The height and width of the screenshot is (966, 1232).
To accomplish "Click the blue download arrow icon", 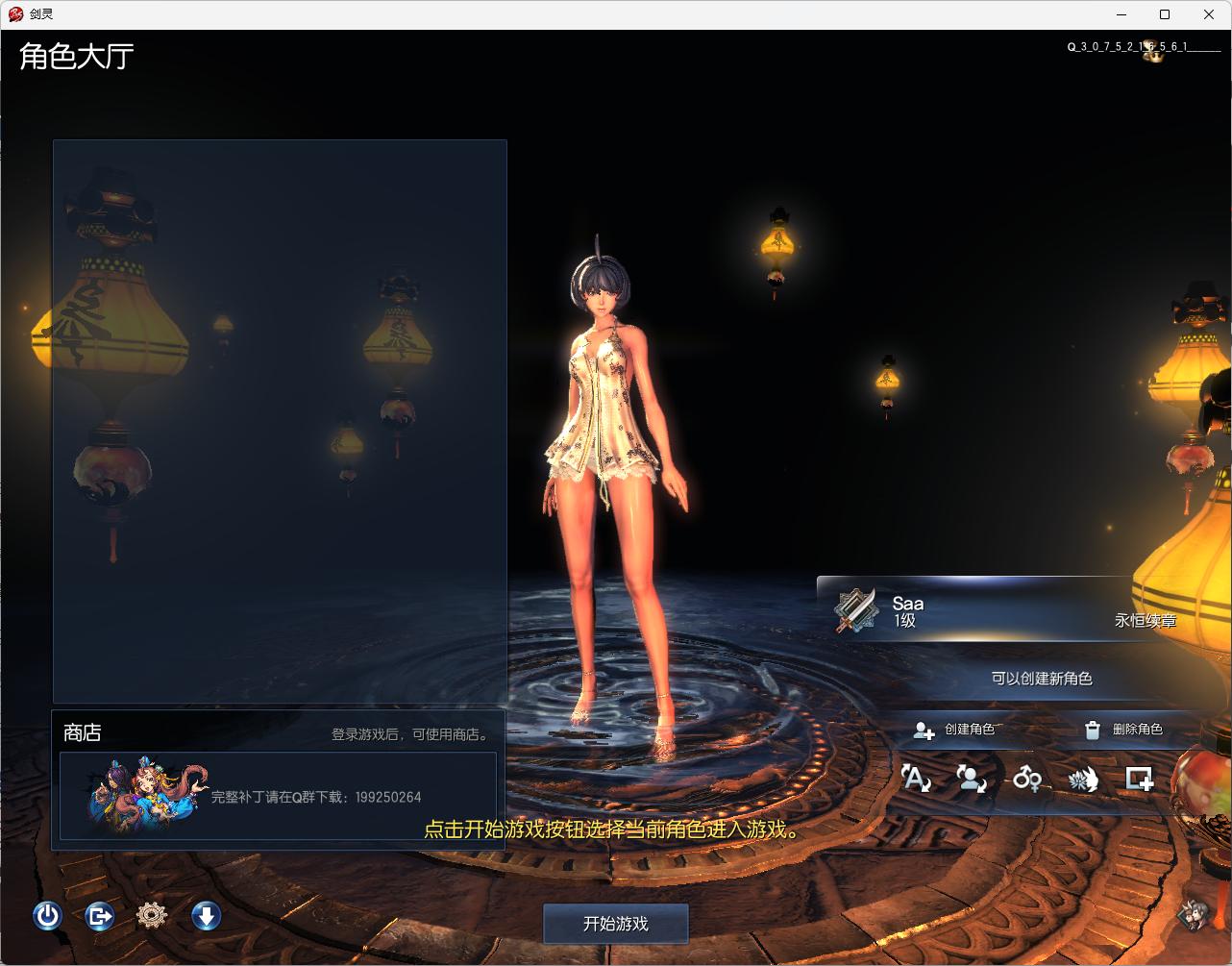I will pyautogui.click(x=206, y=916).
